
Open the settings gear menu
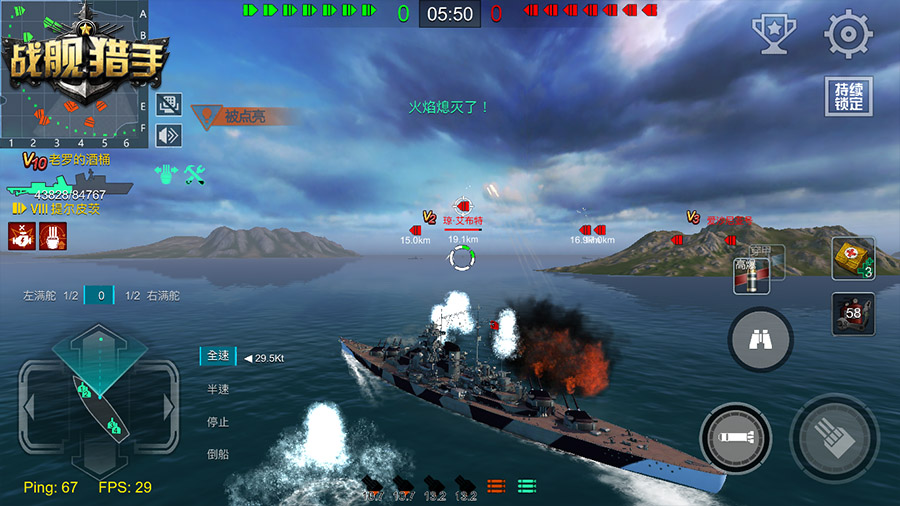pos(848,35)
